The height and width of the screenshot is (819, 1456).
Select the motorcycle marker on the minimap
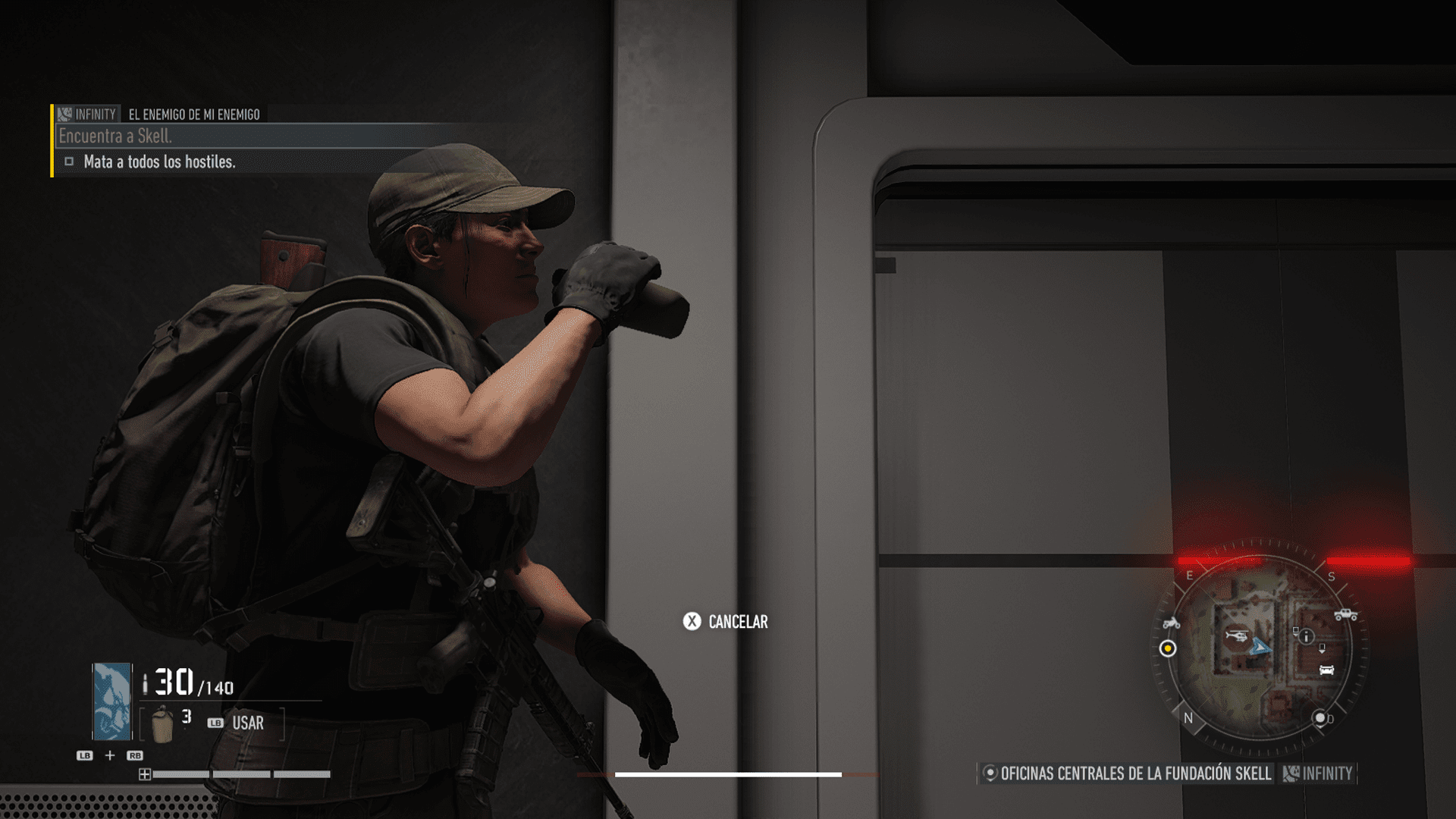click(1171, 623)
